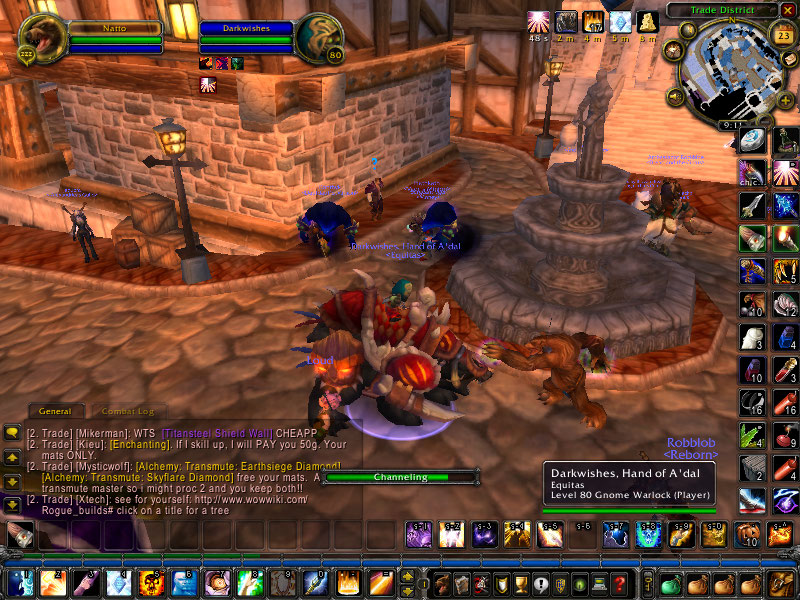Close the minimap with the X button
800x600 pixels.
click(788, 11)
